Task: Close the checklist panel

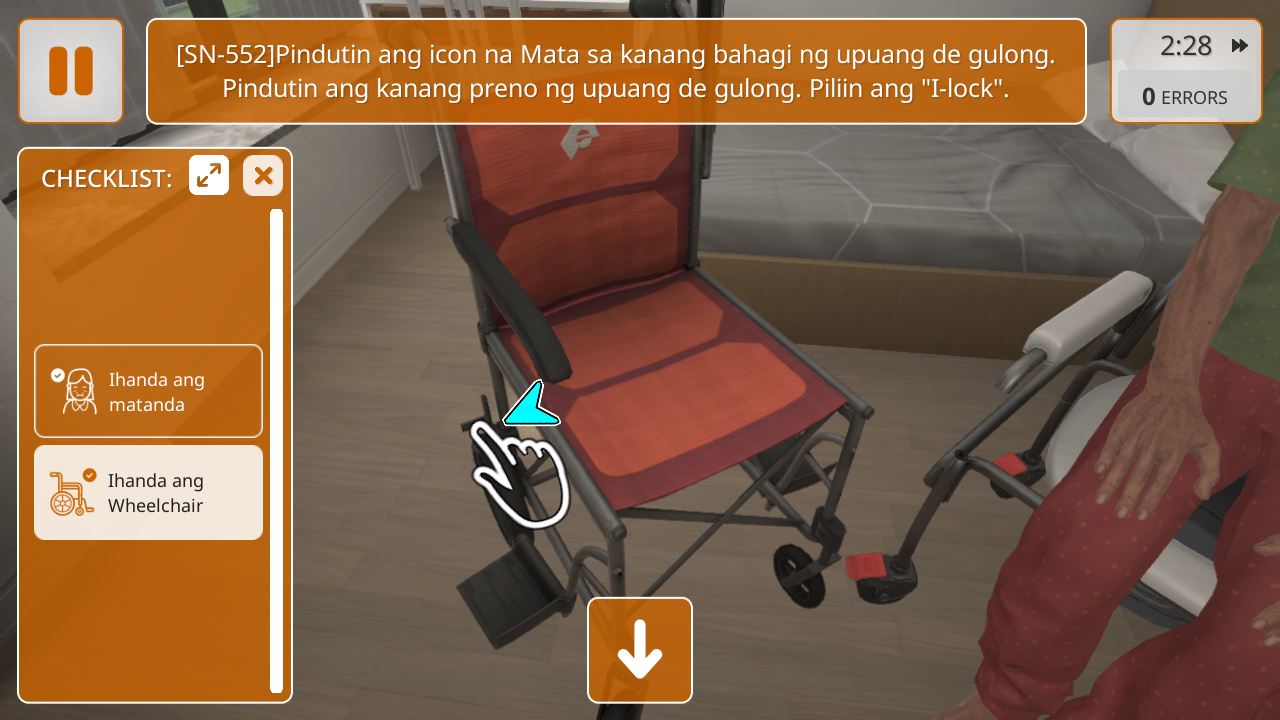Action: pos(263,176)
